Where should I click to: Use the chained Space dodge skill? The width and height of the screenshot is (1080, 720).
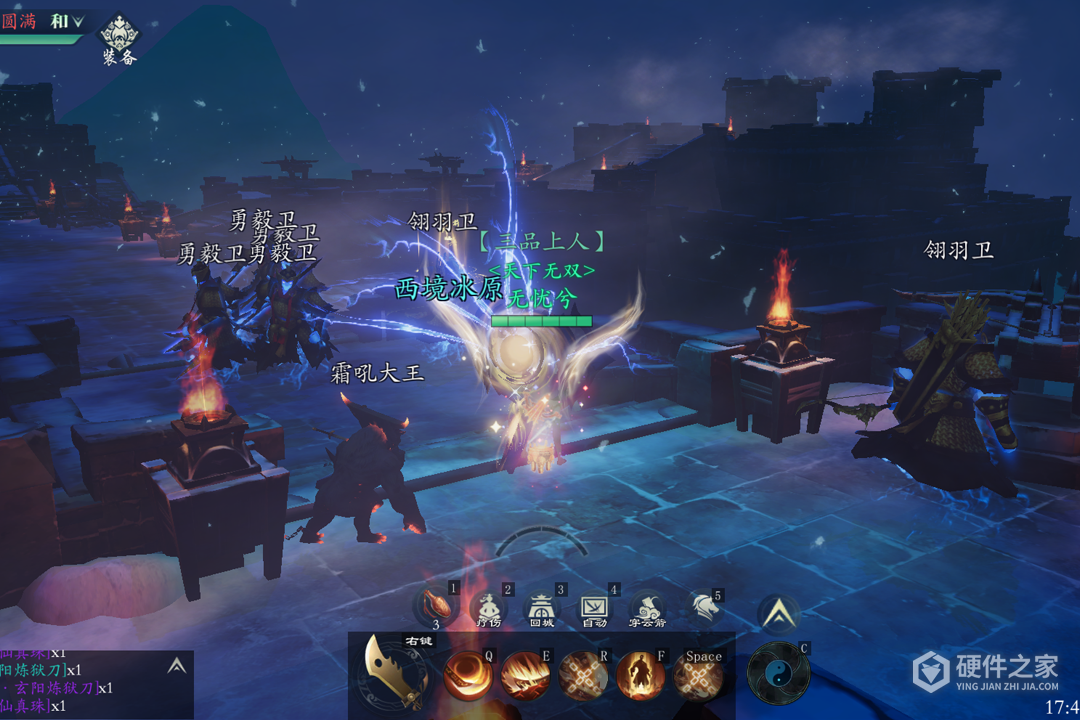(699, 677)
